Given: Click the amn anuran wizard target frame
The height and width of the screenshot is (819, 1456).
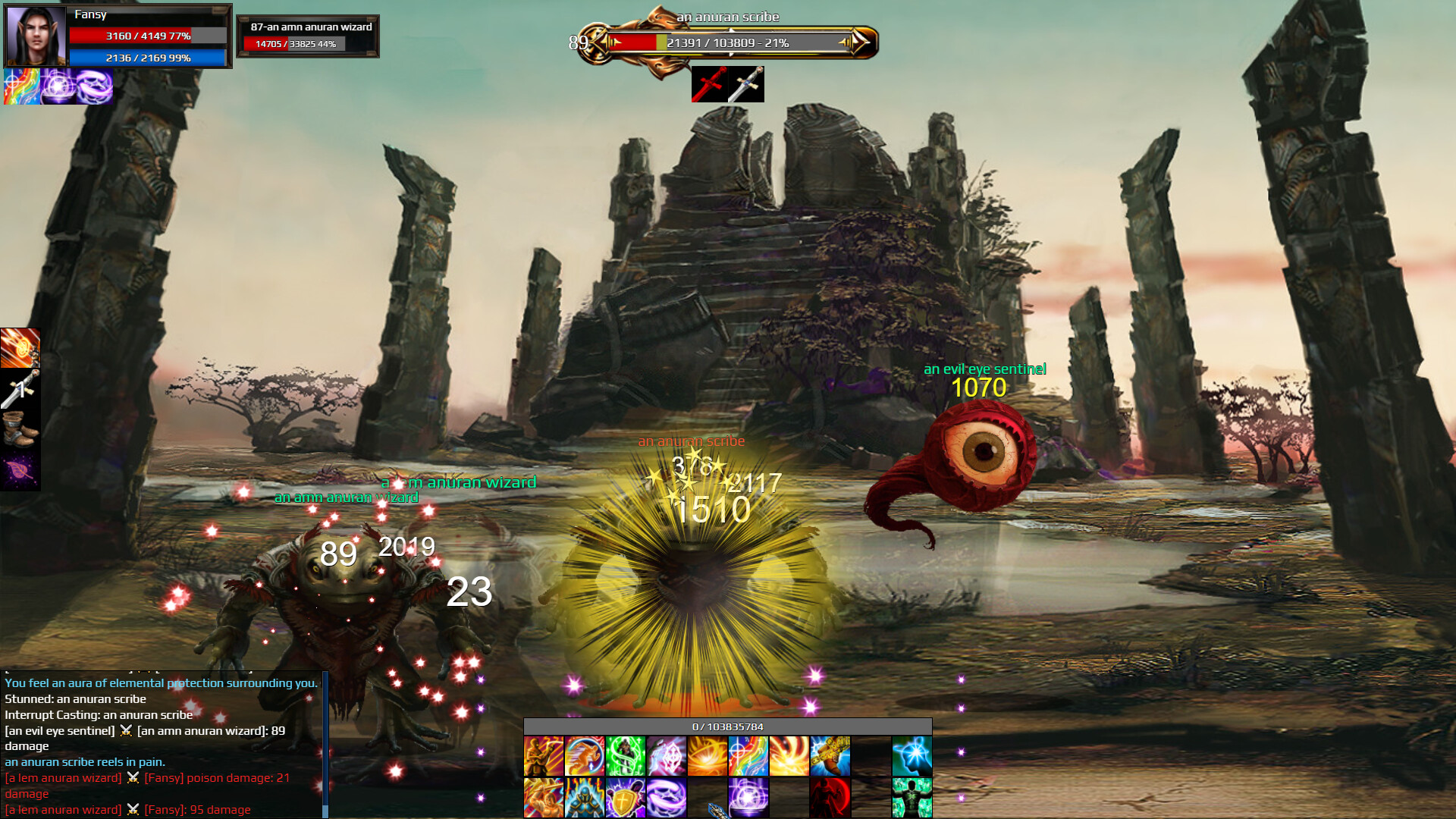Looking at the screenshot, I should [x=308, y=36].
